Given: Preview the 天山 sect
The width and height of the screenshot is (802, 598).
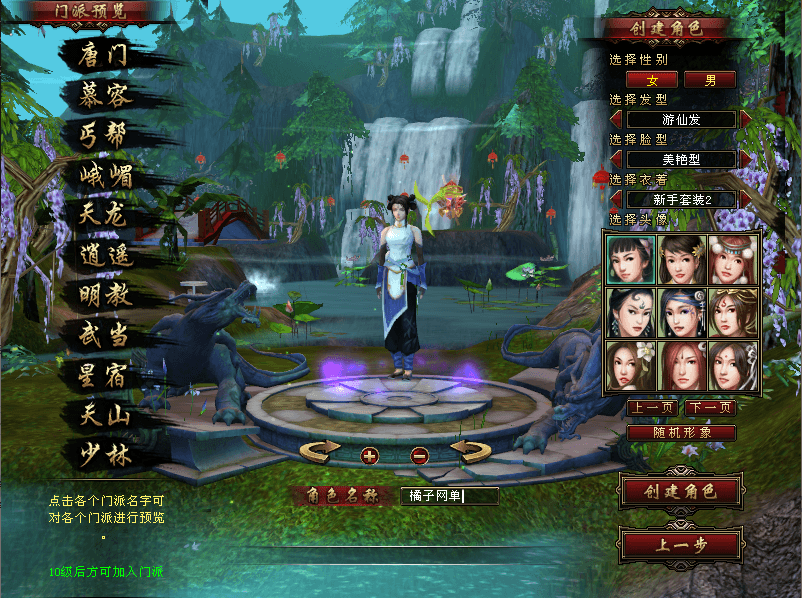Looking at the screenshot, I should pyautogui.click(x=105, y=414).
